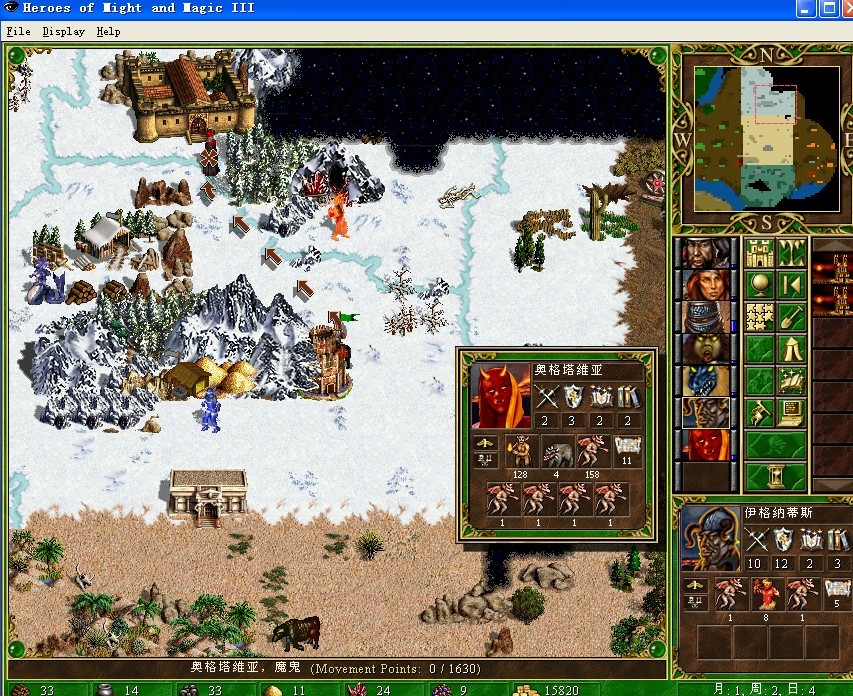Open the Display menu
853x696 pixels.
tap(63, 31)
